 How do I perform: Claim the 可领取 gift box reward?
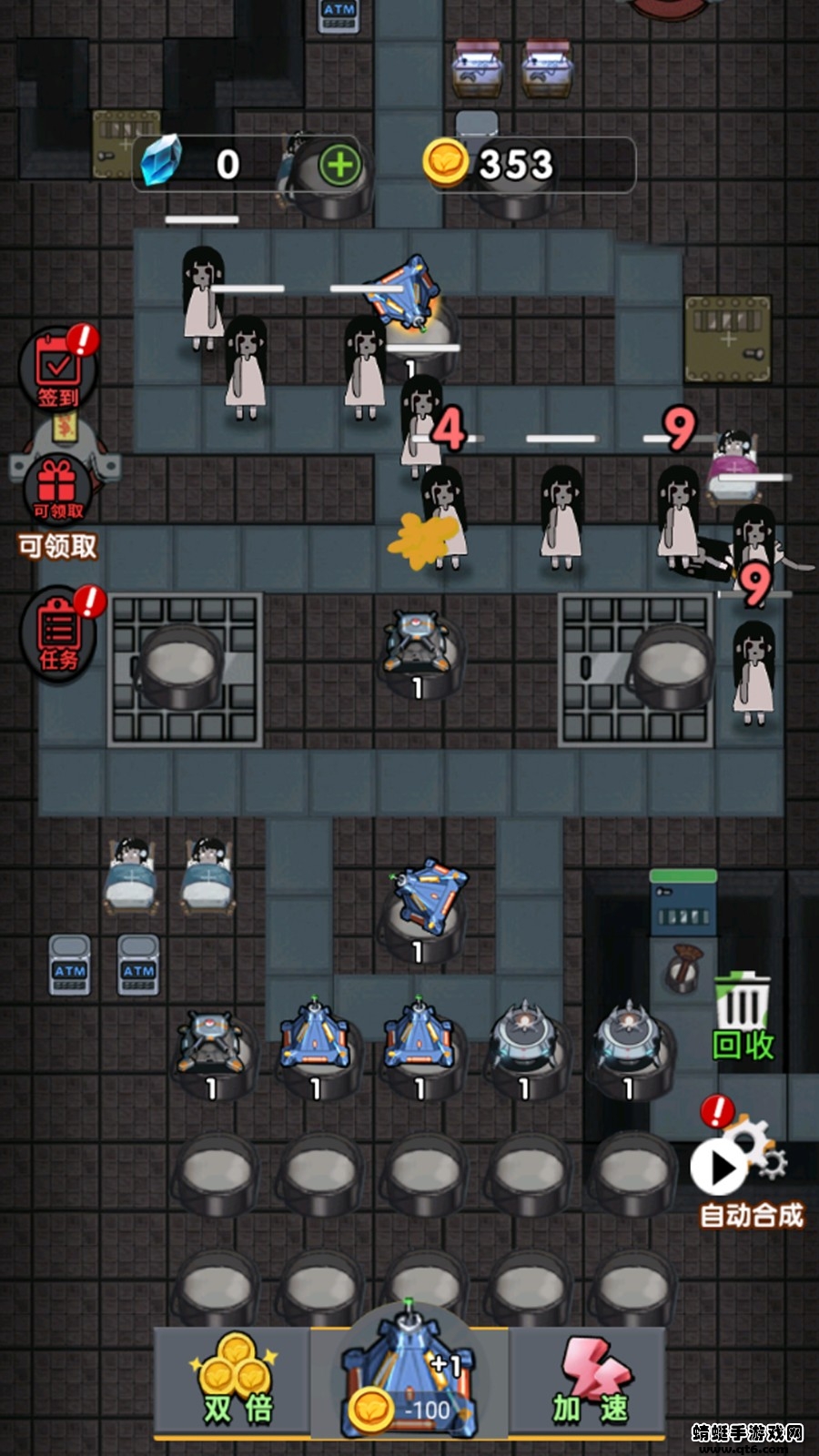click(57, 490)
